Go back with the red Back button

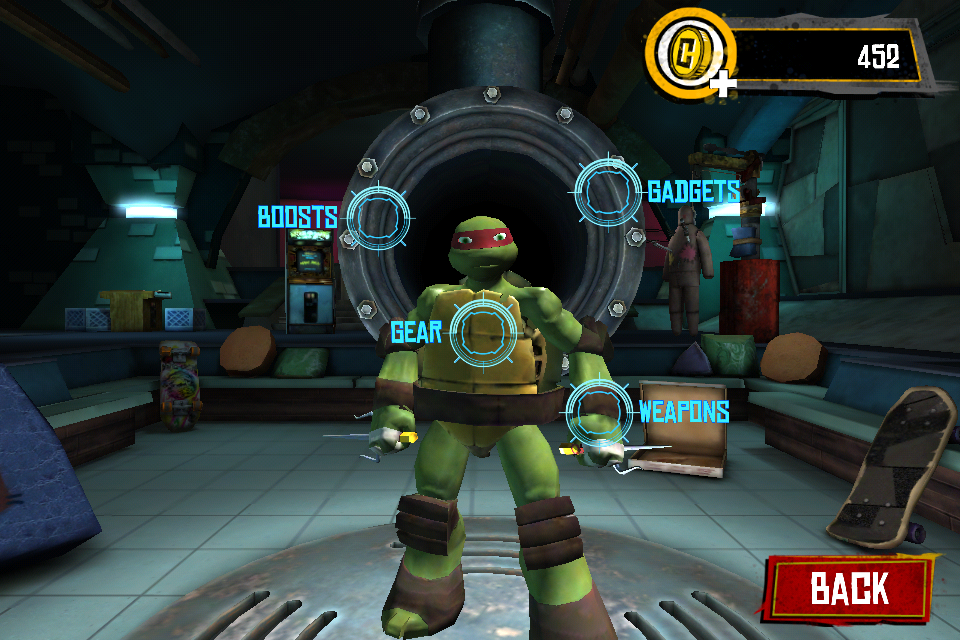click(x=848, y=587)
